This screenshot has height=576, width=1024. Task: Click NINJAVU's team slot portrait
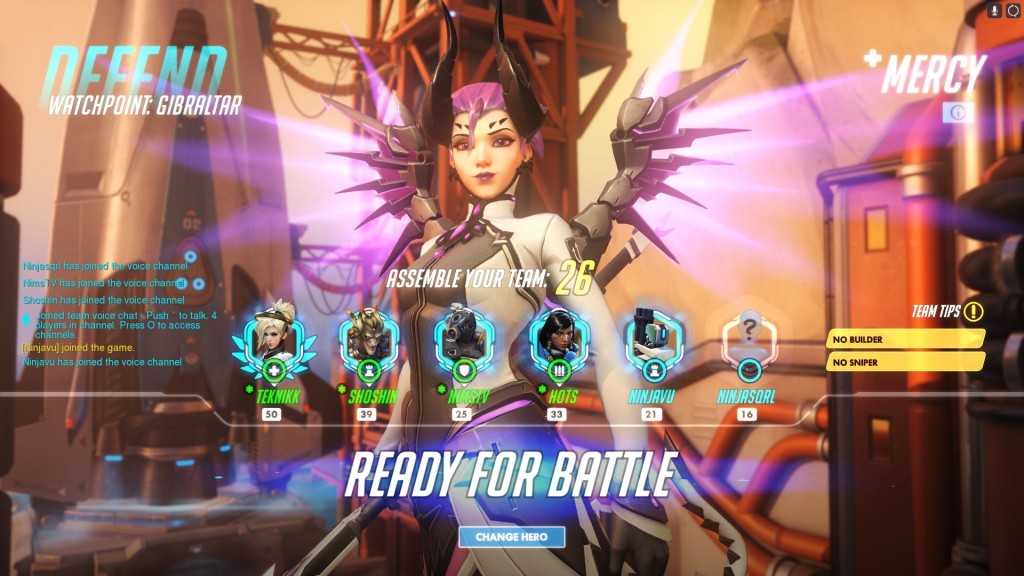click(x=651, y=340)
